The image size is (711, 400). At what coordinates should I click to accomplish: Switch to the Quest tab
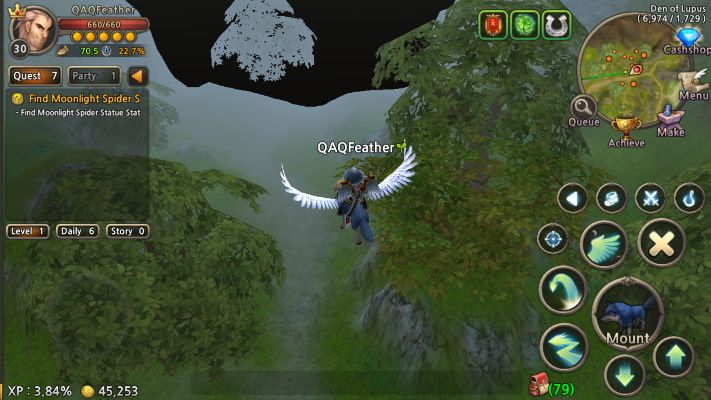tap(35, 75)
